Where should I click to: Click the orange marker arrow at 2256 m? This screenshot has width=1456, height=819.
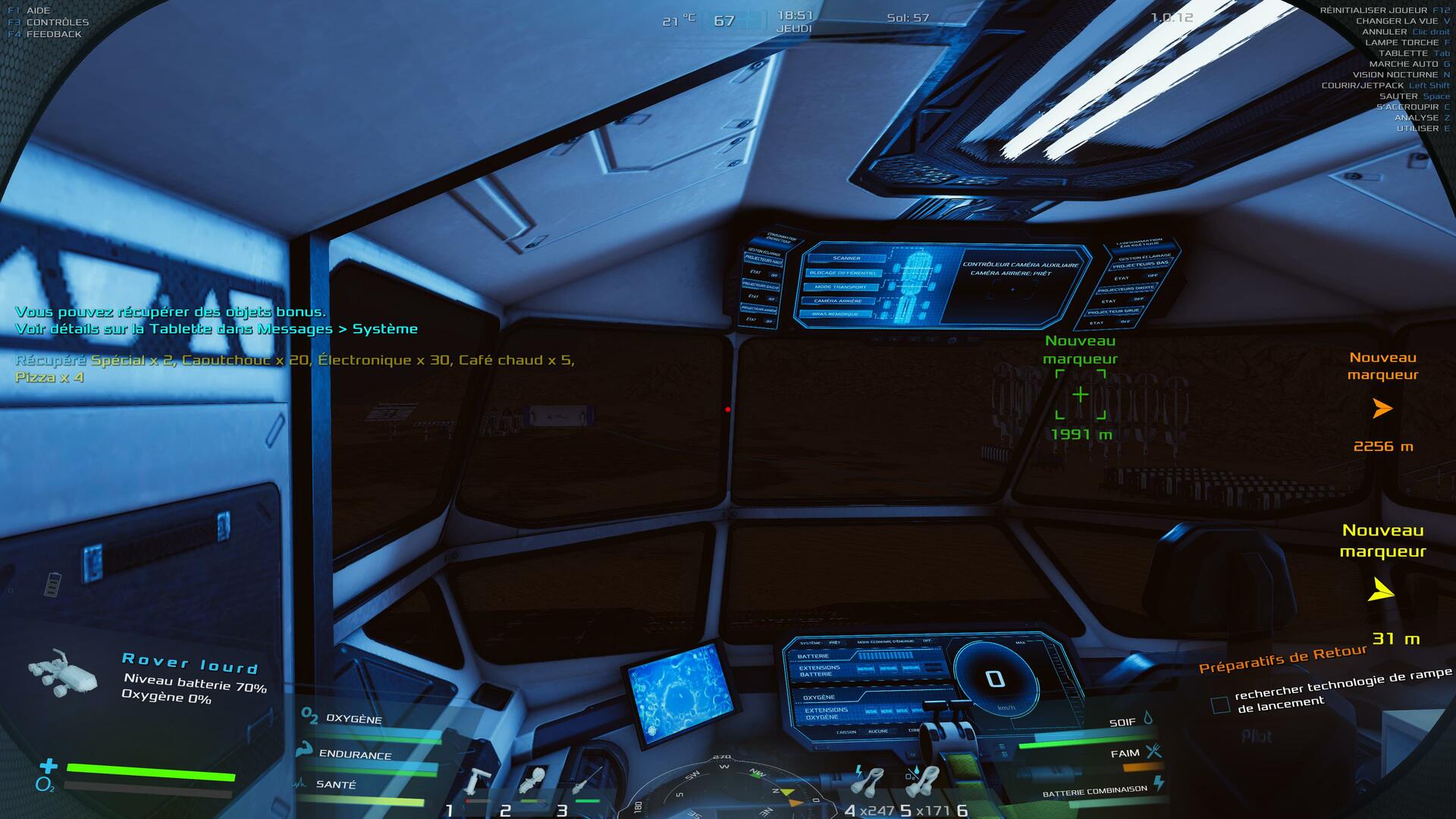(1382, 409)
